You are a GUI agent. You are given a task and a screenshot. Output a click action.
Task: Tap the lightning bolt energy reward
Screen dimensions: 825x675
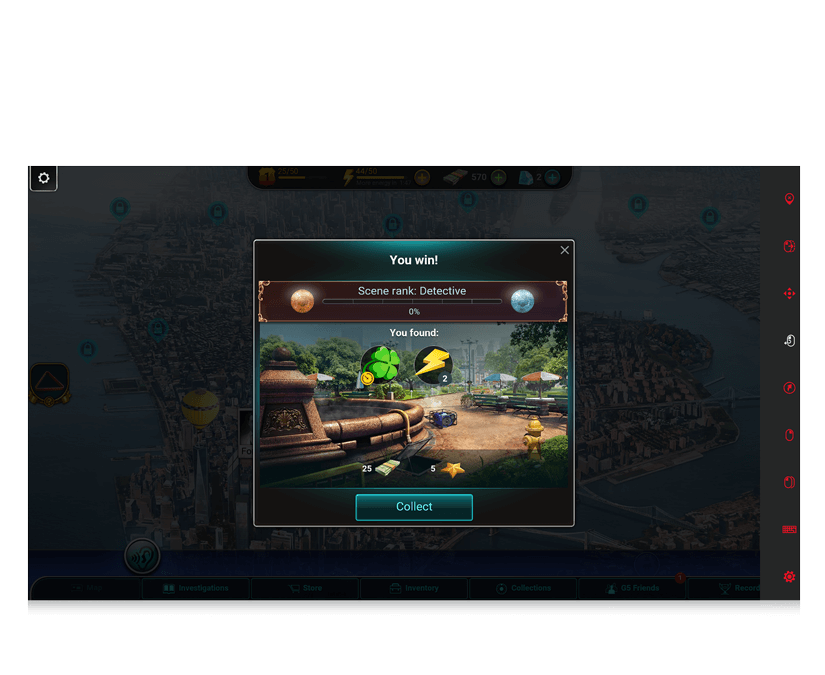432,364
